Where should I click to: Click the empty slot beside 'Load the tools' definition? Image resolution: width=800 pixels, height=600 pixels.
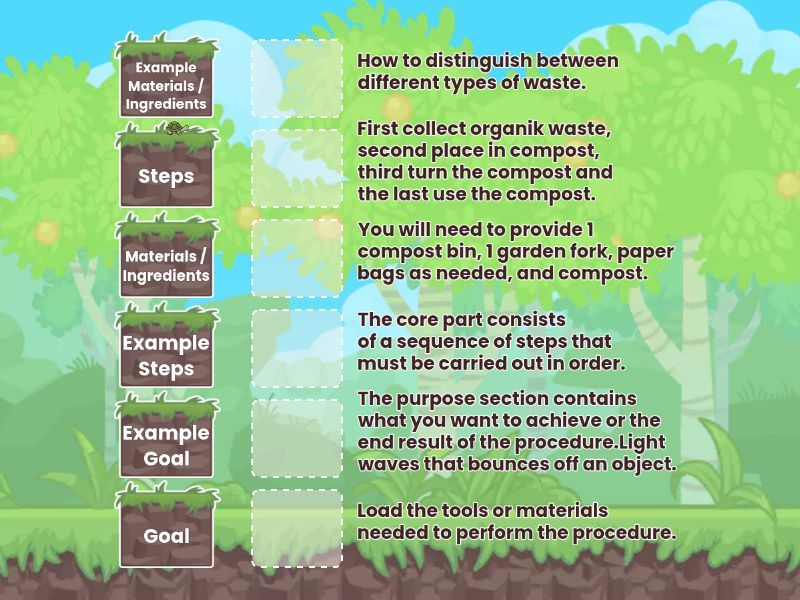[x=296, y=528]
